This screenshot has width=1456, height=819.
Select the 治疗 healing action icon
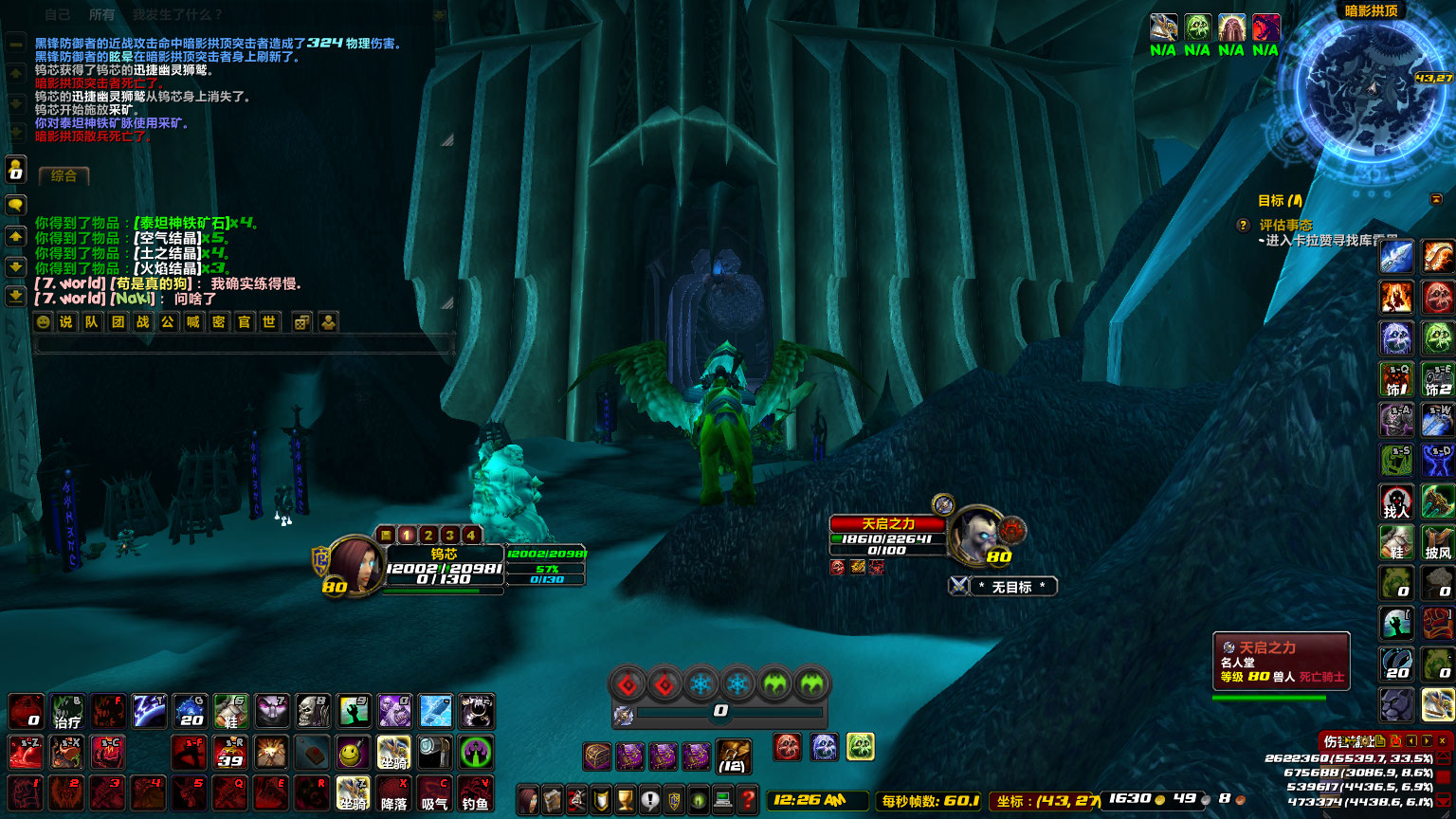pos(65,712)
